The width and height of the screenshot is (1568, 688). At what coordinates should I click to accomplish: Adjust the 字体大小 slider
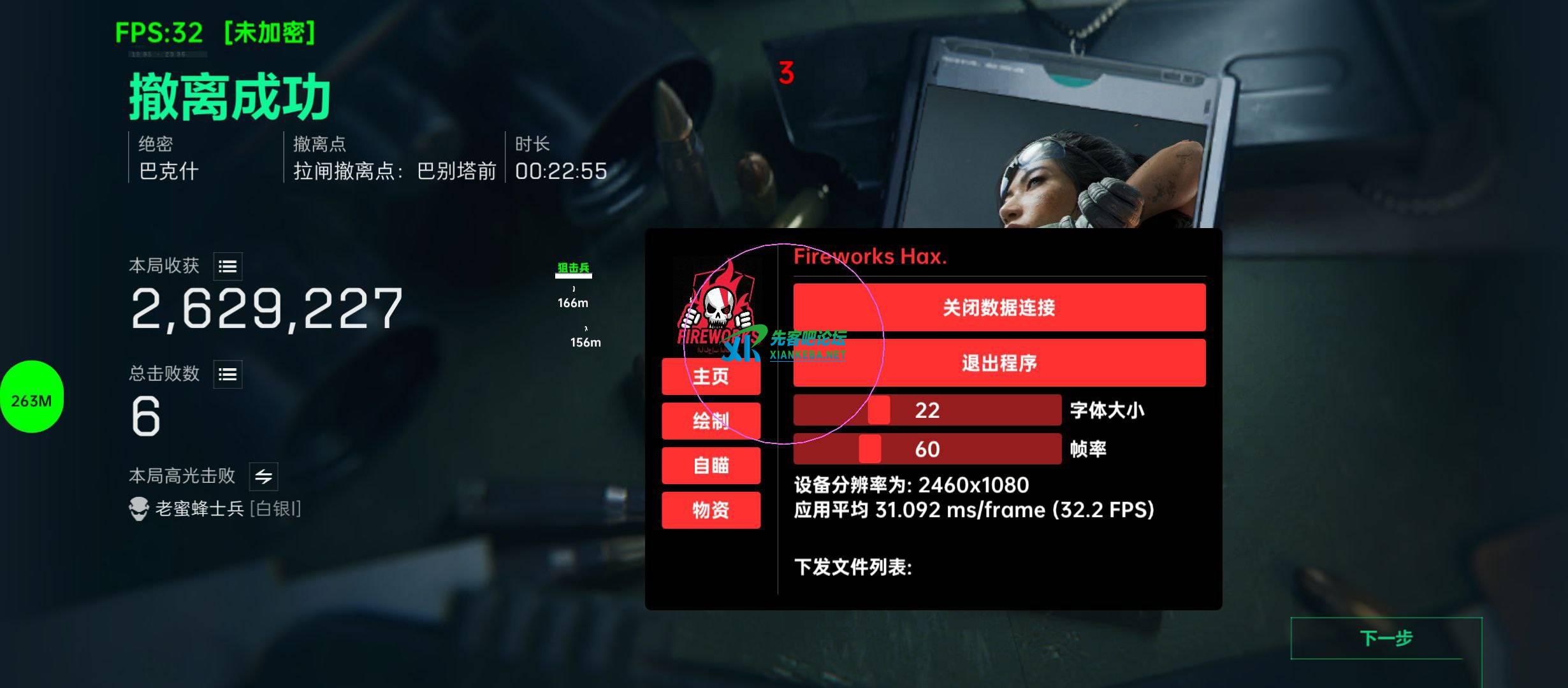(x=878, y=411)
